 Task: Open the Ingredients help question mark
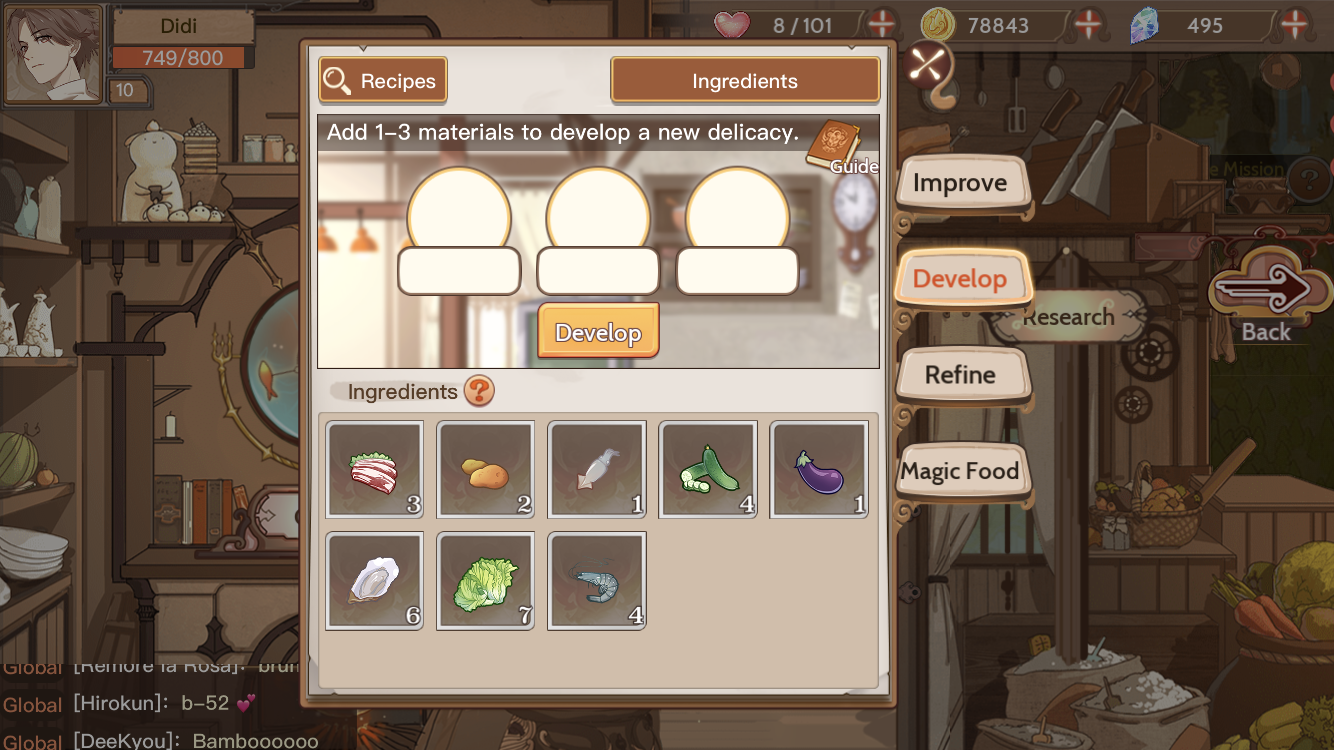pyautogui.click(x=479, y=391)
